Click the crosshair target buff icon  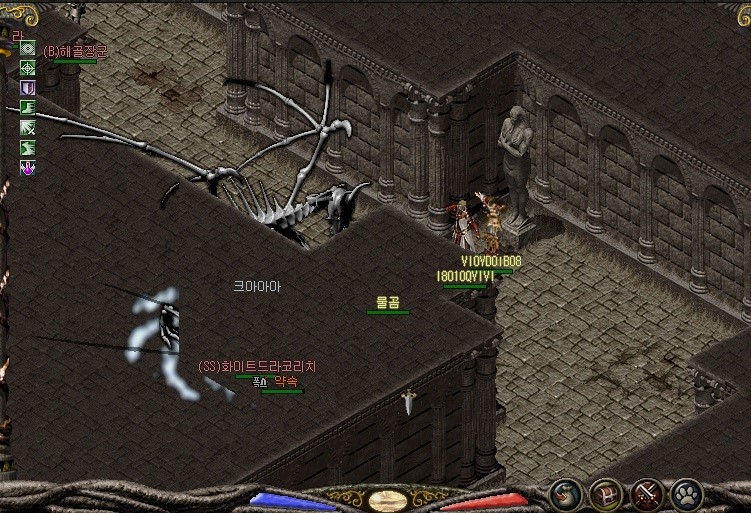[28, 68]
